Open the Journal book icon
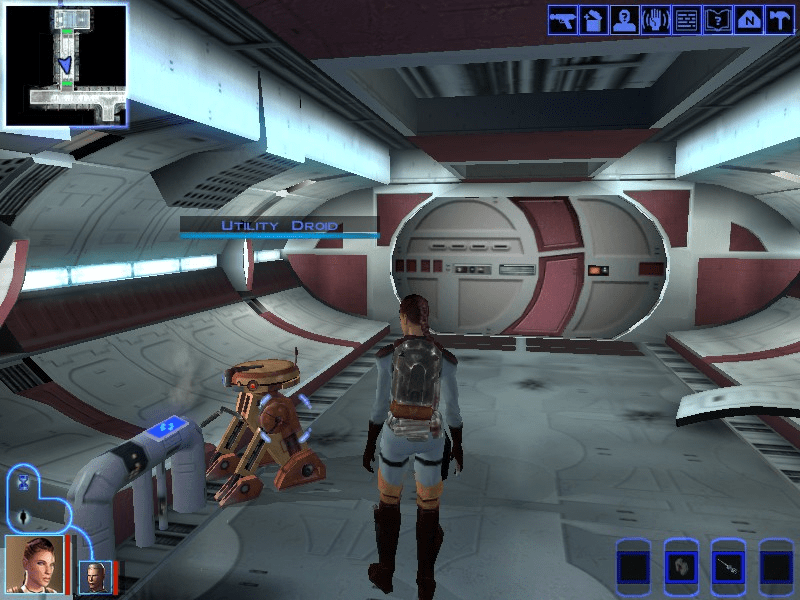 click(x=717, y=20)
